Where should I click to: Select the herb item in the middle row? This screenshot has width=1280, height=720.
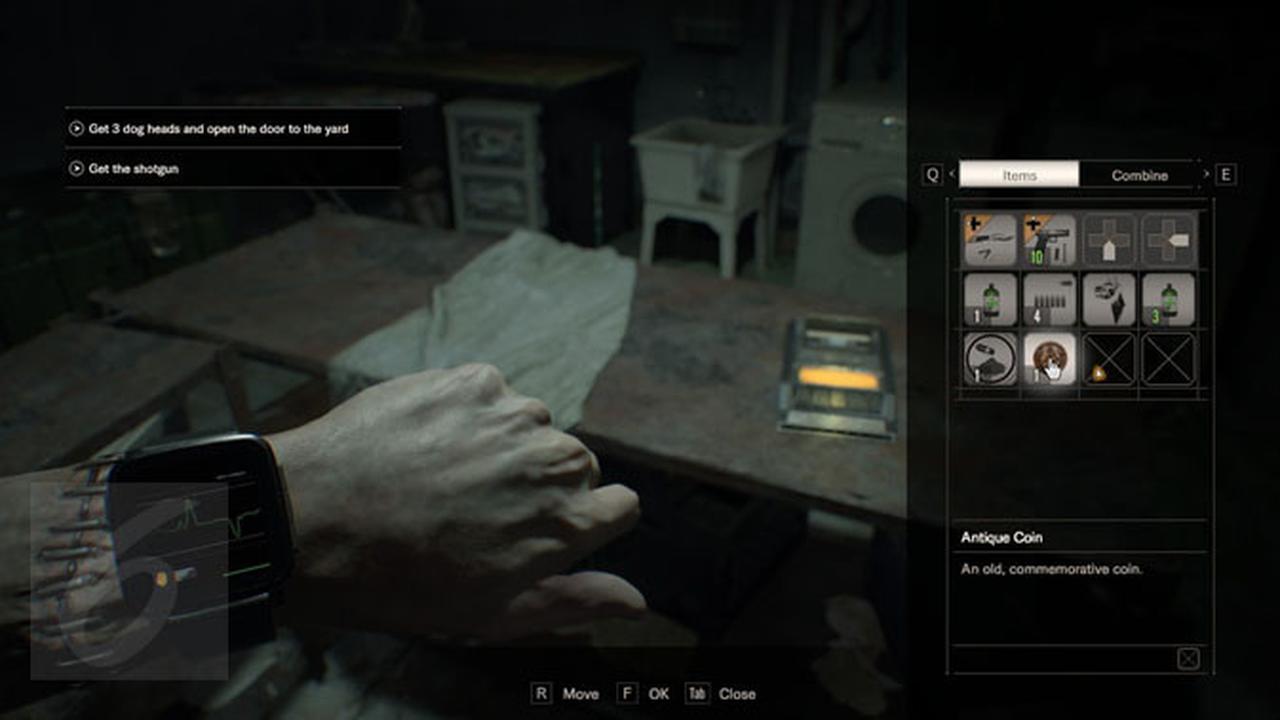pos(1110,299)
